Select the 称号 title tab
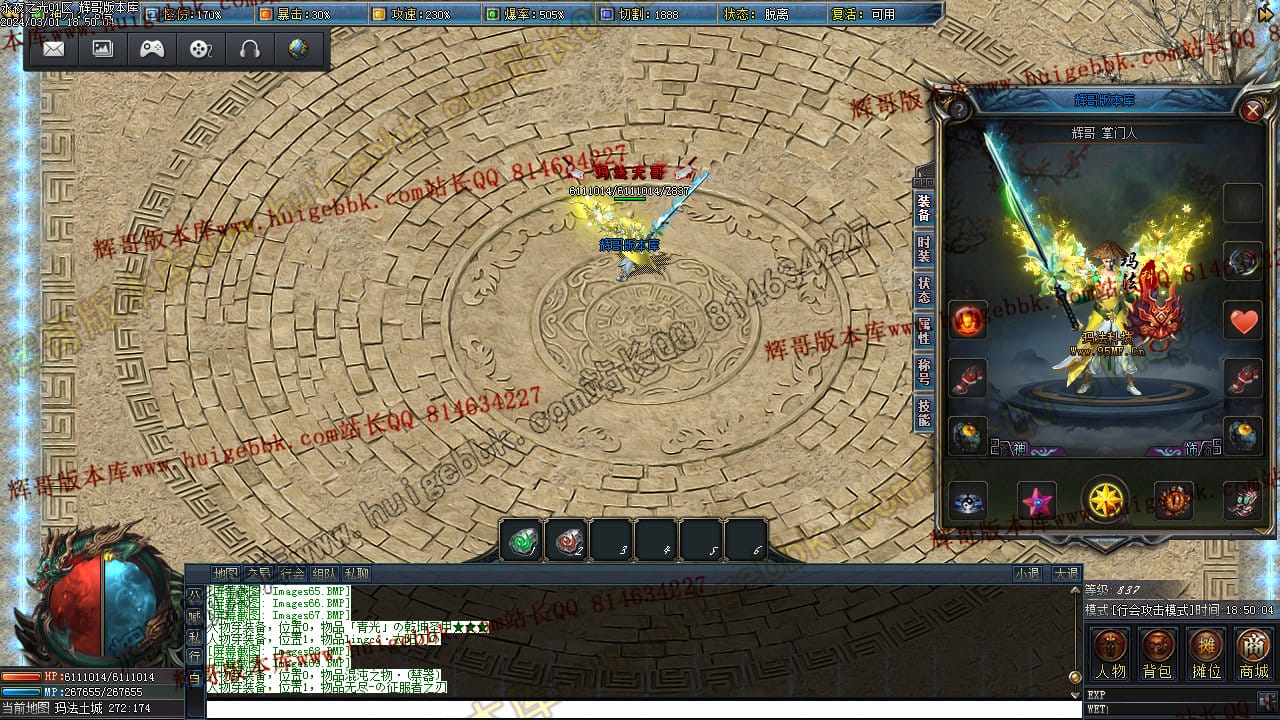The image size is (1280, 720). pos(924,373)
